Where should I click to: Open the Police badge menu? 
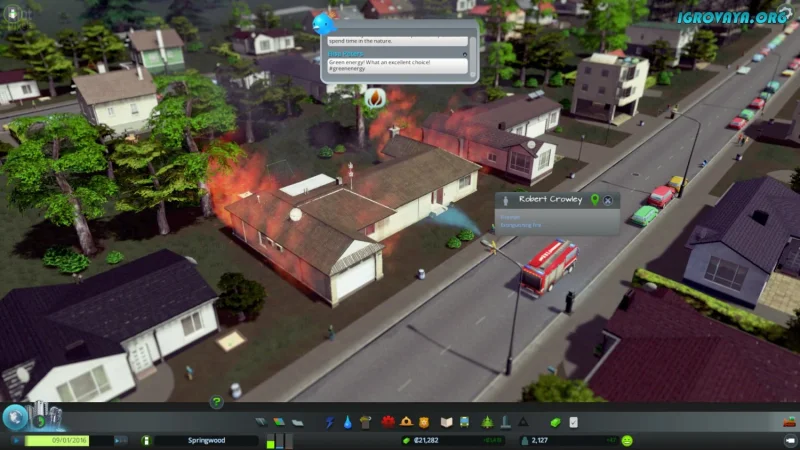424,422
